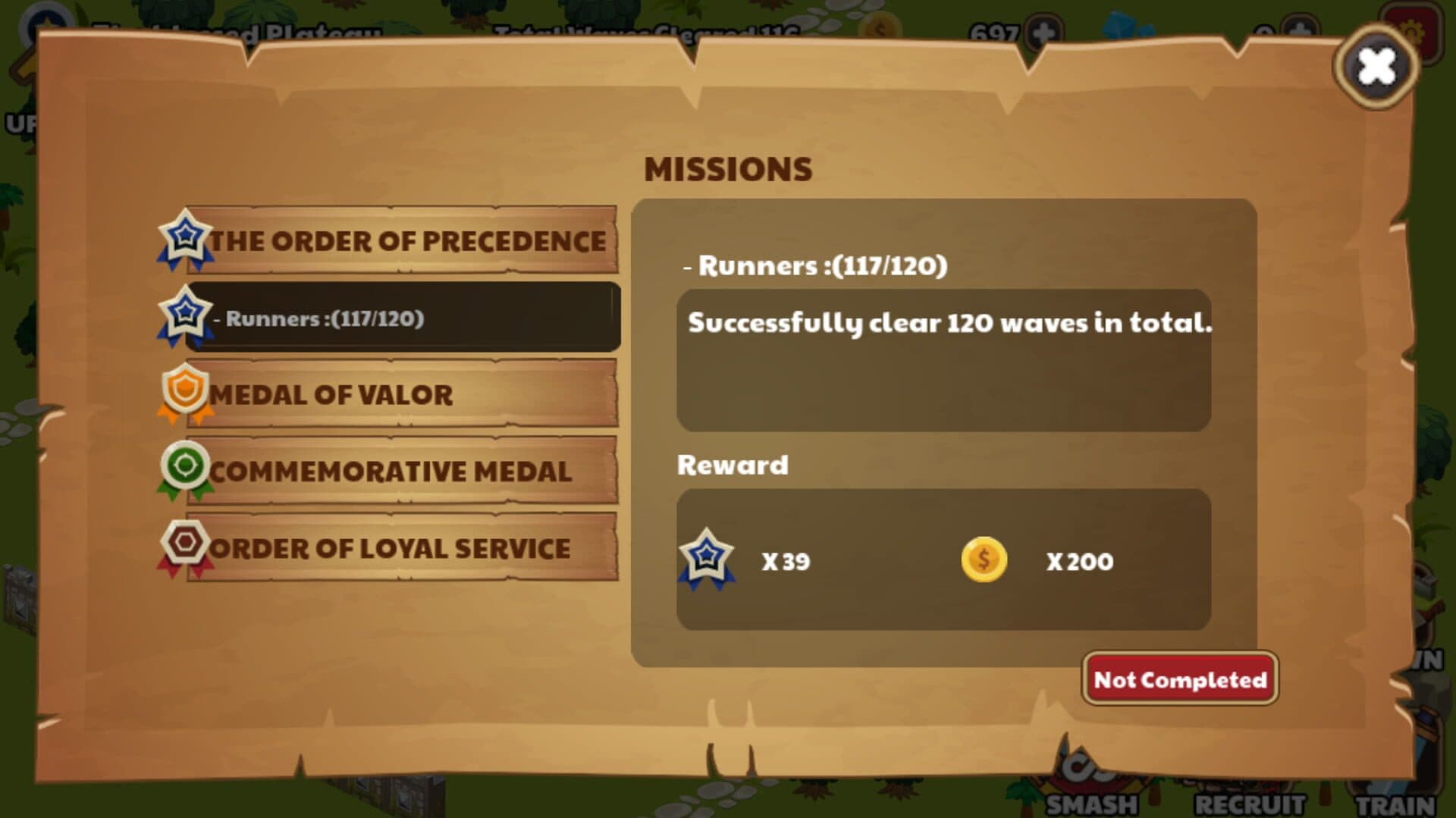
Task: Show the Order of Loyal Service missions
Action: [402, 548]
